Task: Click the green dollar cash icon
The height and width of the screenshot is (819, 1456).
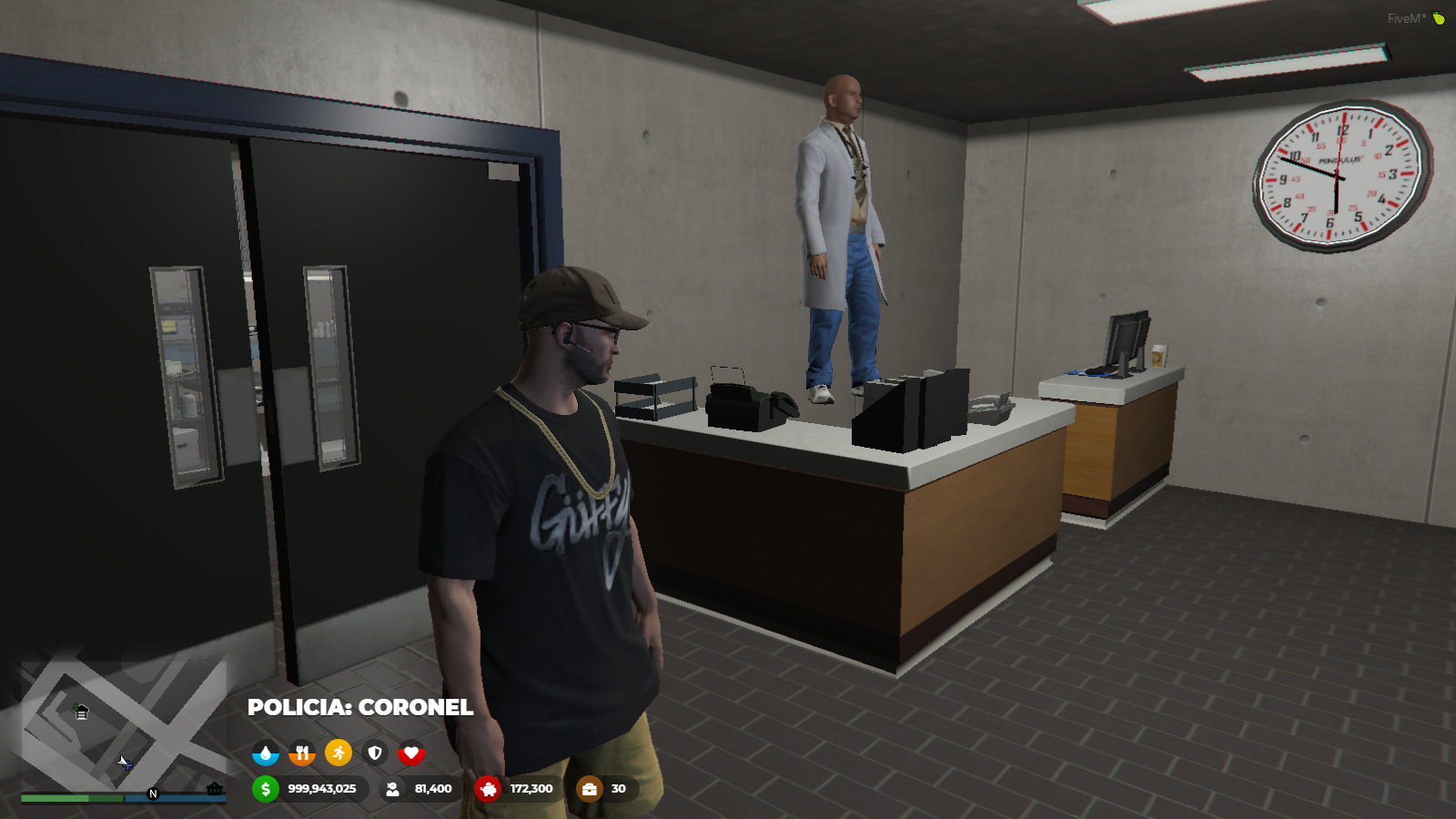Action: [264, 791]
